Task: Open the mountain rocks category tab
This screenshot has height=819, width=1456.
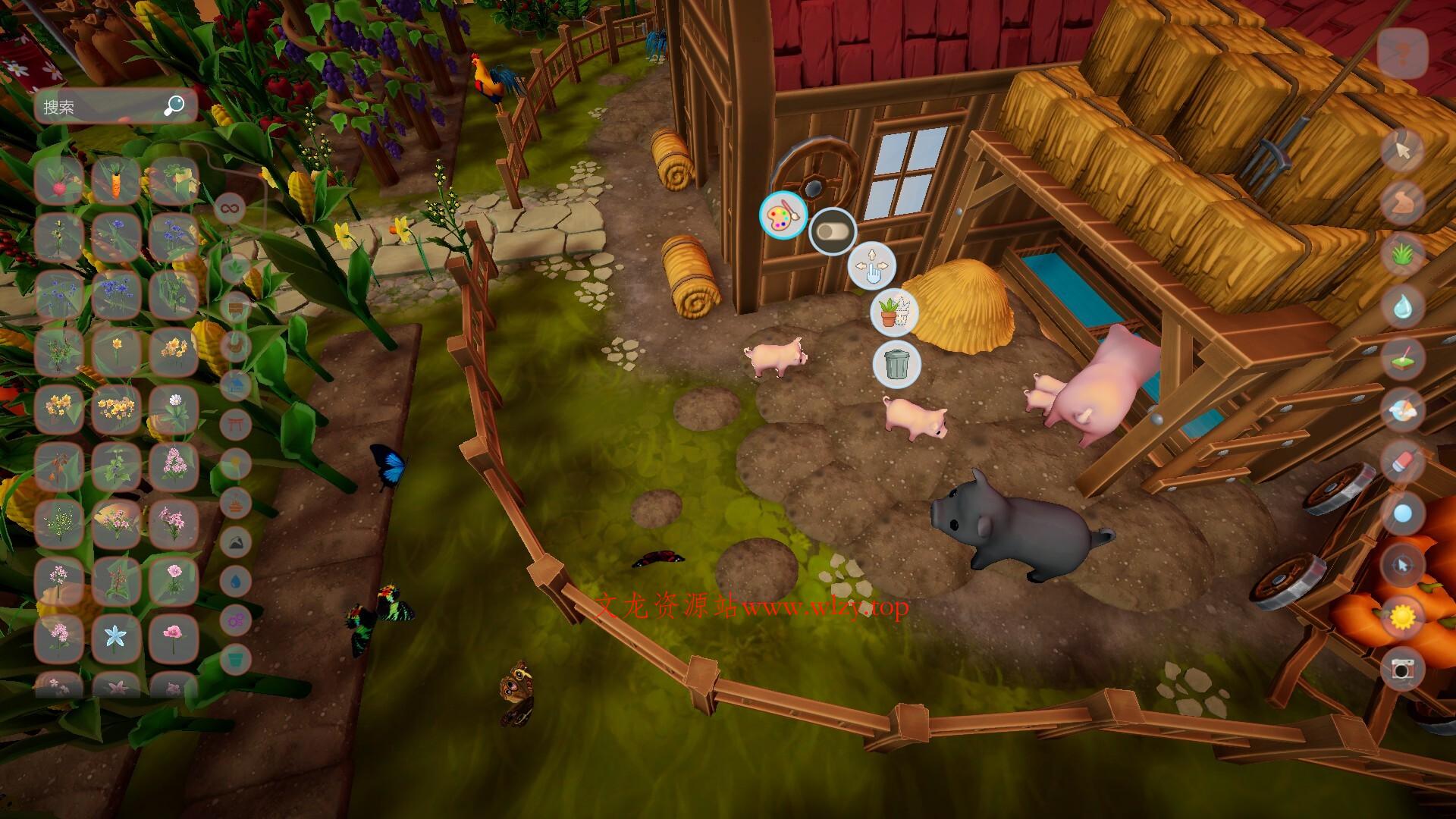Action: coord(236,541)
